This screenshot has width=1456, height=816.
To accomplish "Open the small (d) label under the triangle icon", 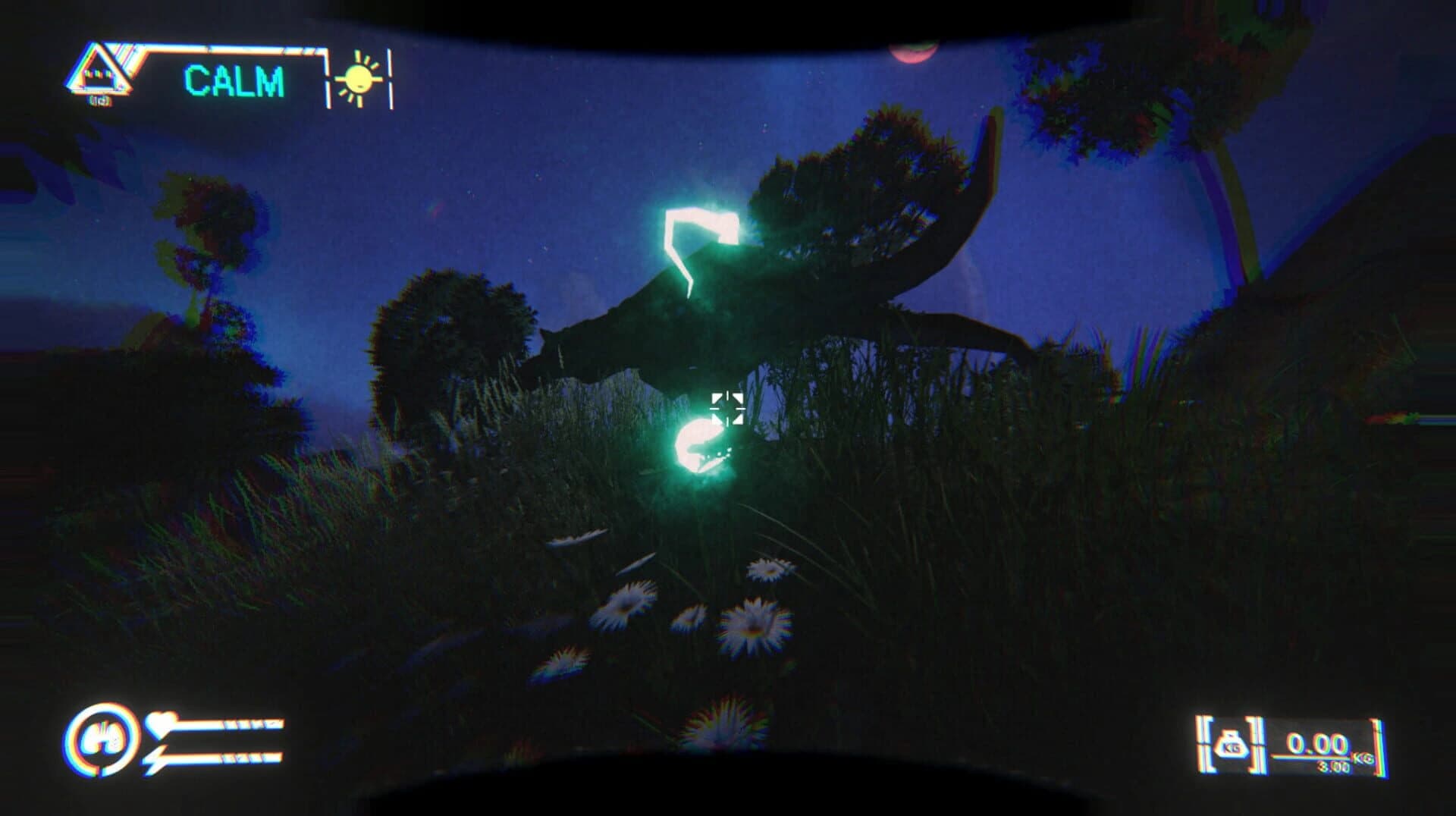I will pos(100,99).
